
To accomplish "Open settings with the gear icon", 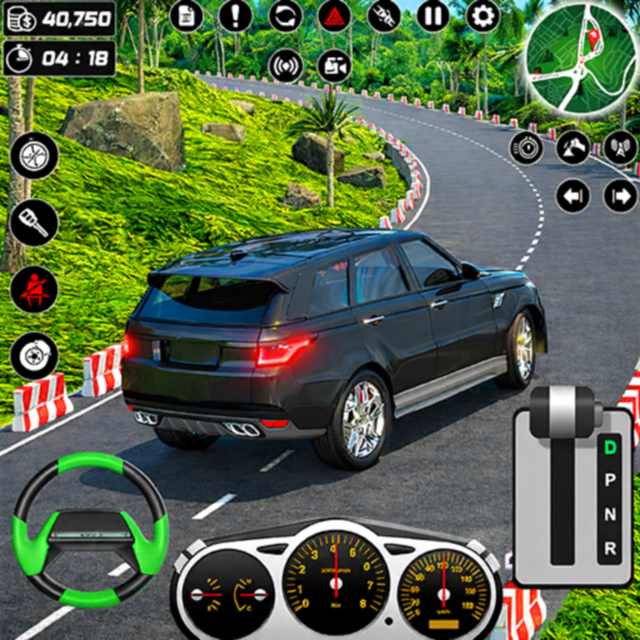I will coord(483,15).
